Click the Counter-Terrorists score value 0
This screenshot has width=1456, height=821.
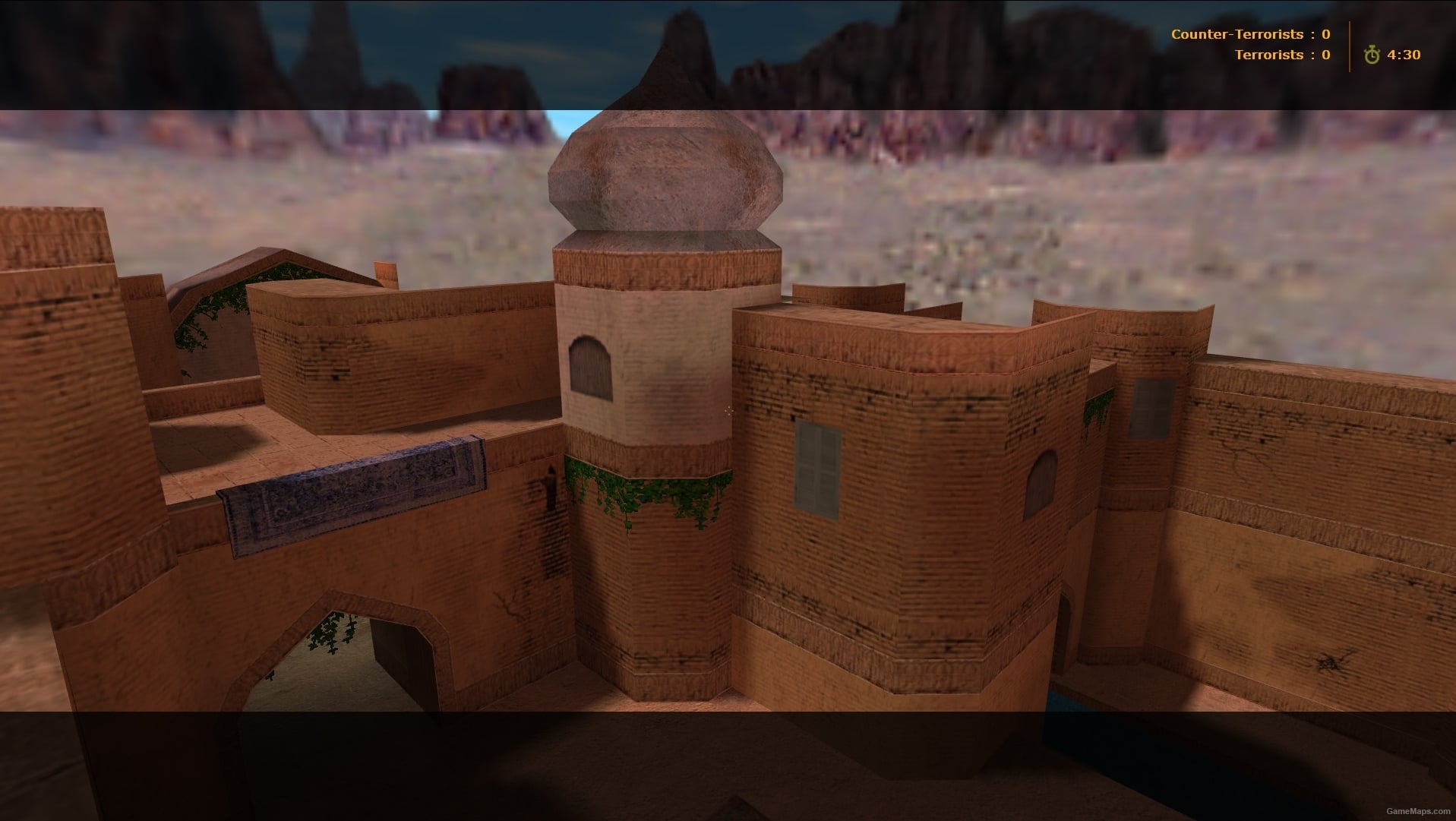pyautogui.click(x=1326, y=33)
